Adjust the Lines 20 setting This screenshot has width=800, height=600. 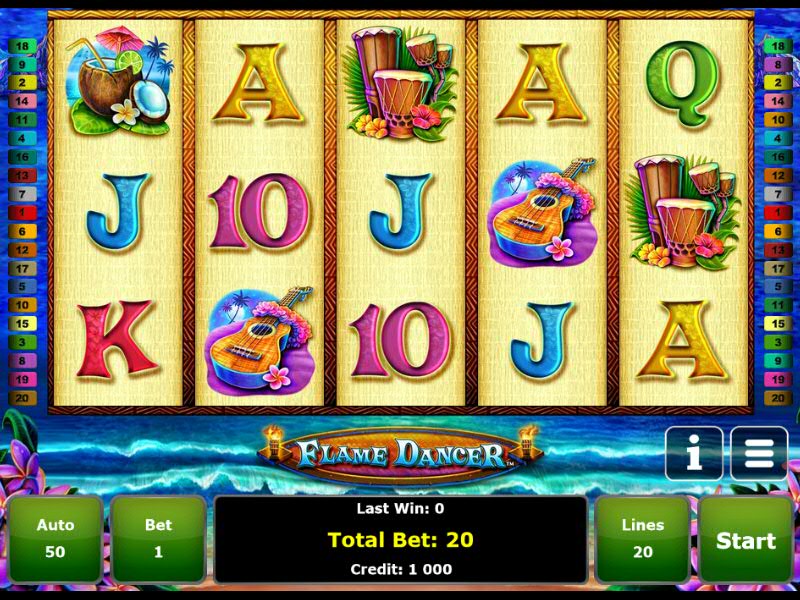[642, 539]
